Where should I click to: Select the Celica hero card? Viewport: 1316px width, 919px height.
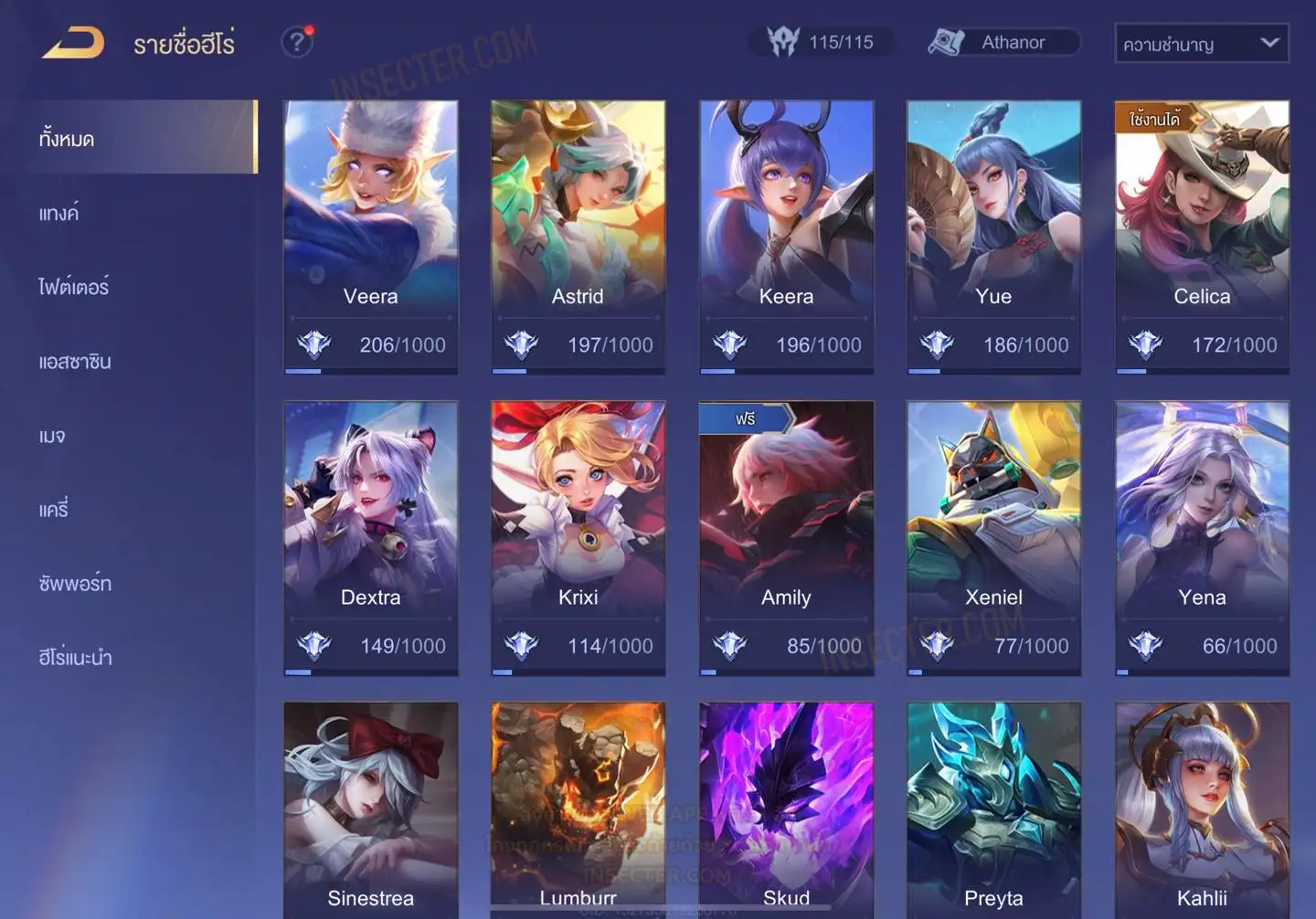[1202, 236]
